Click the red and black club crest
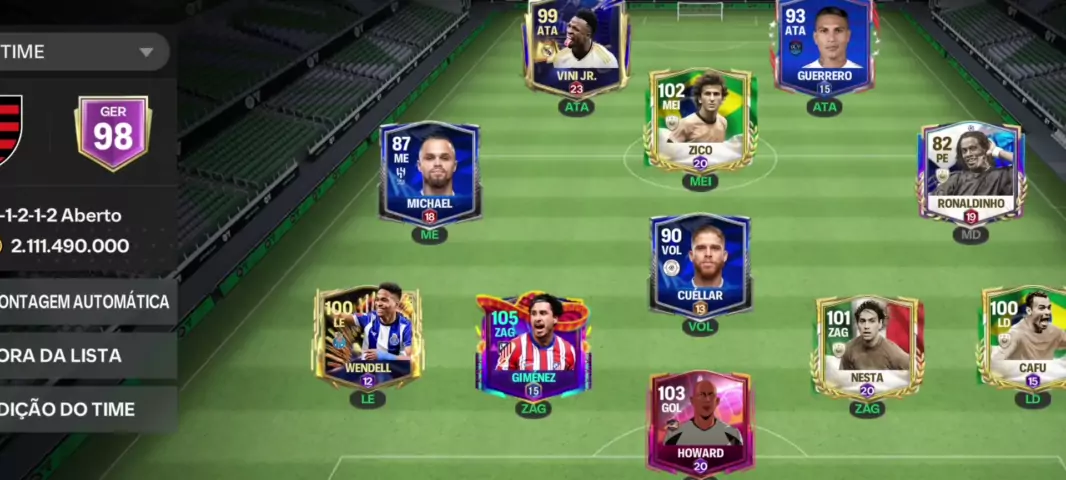 pyautogui.click(x=8, y=130)
